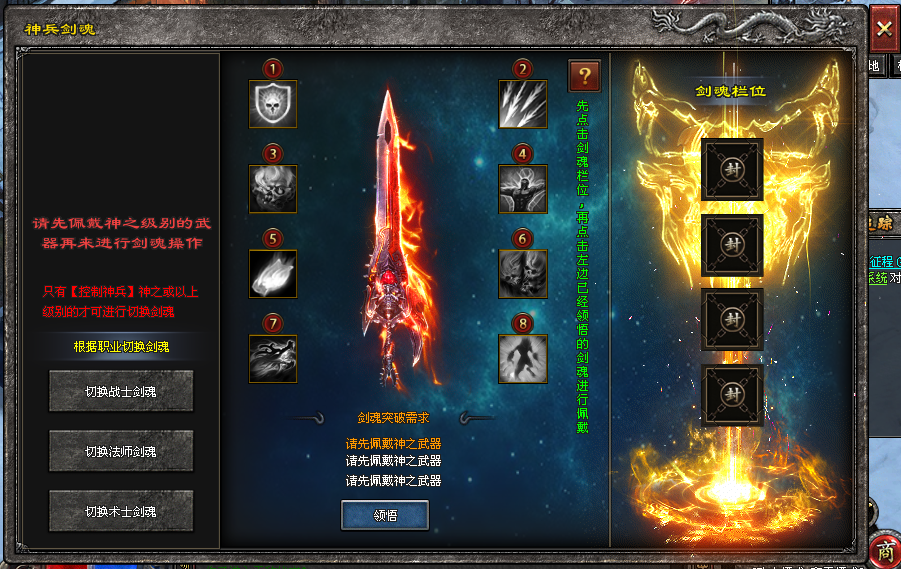Select sword soul 5 white flame icon
This screenshot has width=901, height=569.
[273, 274]
